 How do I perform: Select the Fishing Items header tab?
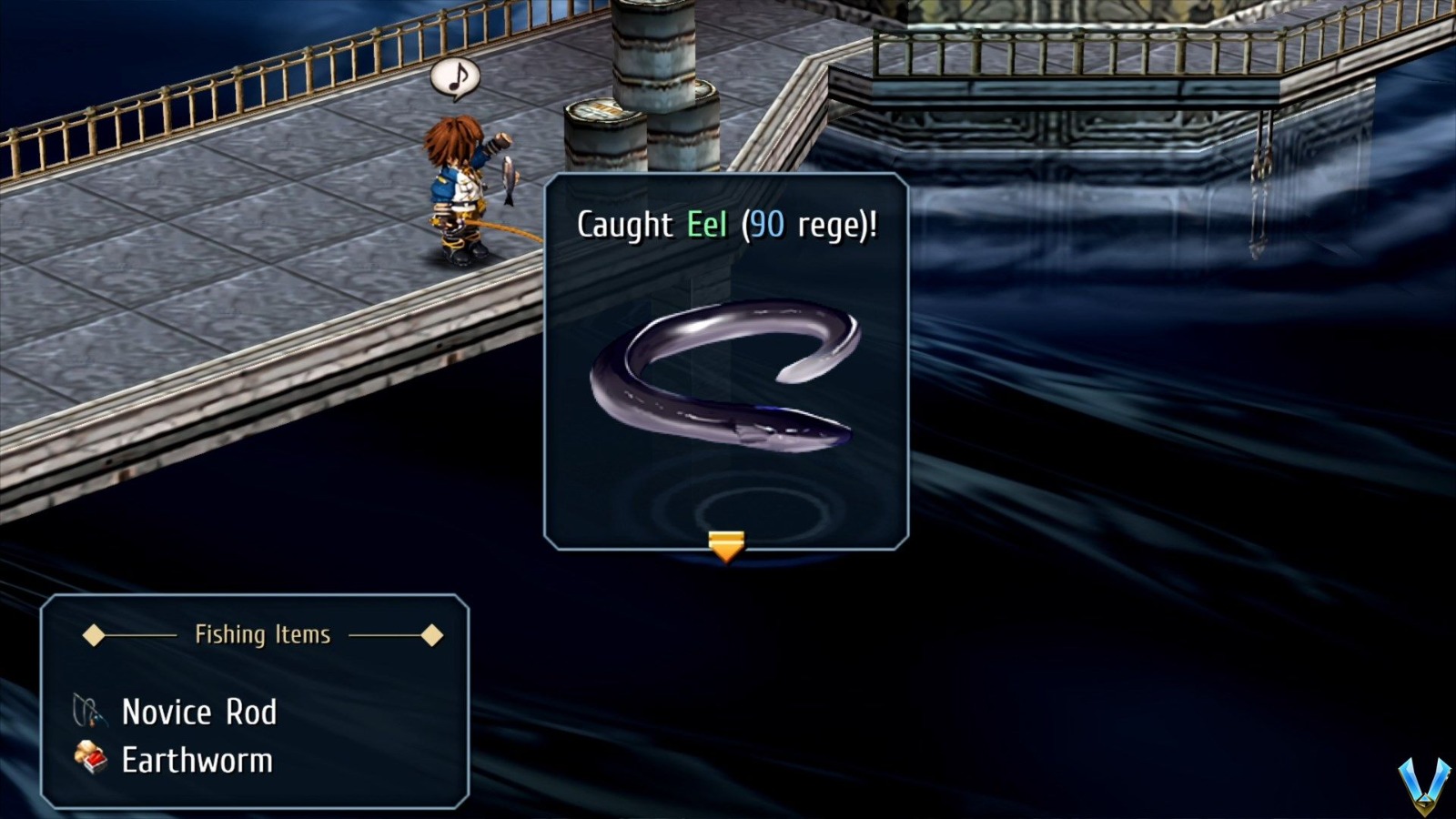point(261,635)
